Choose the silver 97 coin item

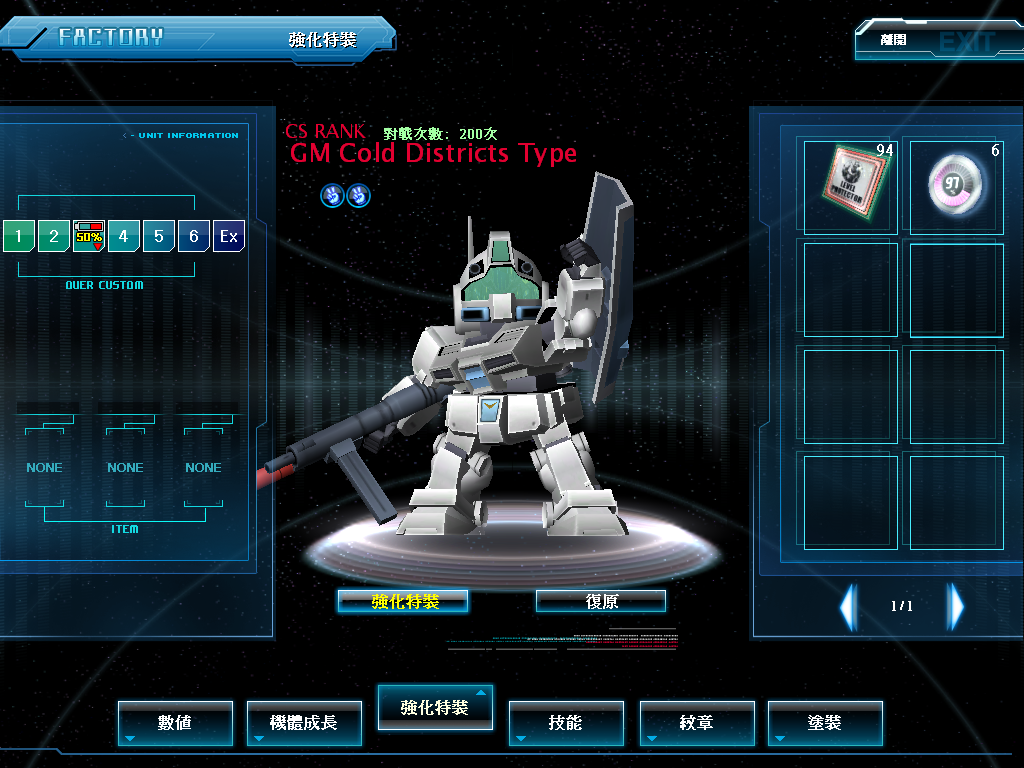956,185
